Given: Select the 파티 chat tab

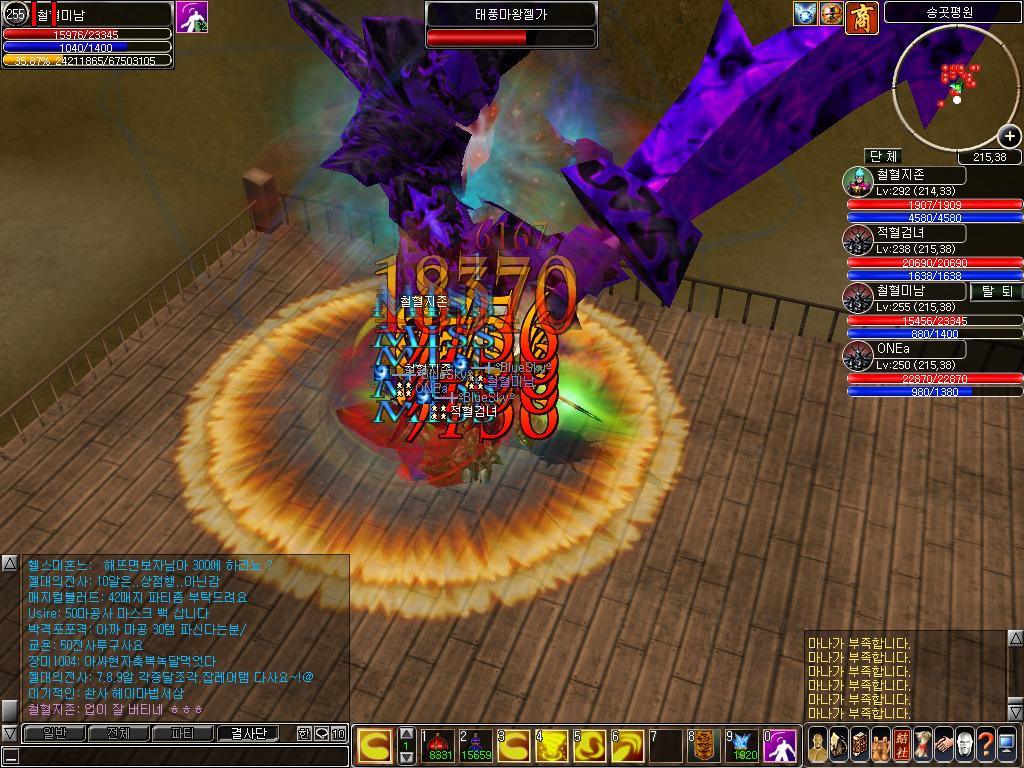Looking at the screenshot, I should 183,733.
